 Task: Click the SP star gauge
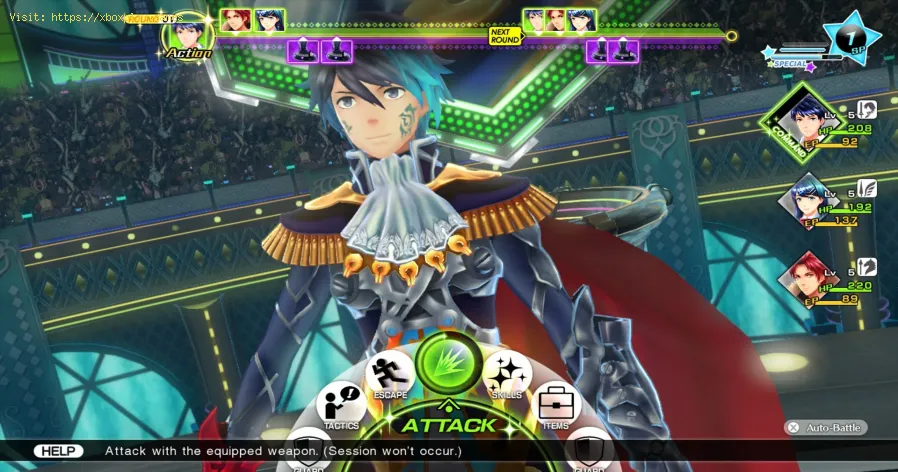point(852,36)
